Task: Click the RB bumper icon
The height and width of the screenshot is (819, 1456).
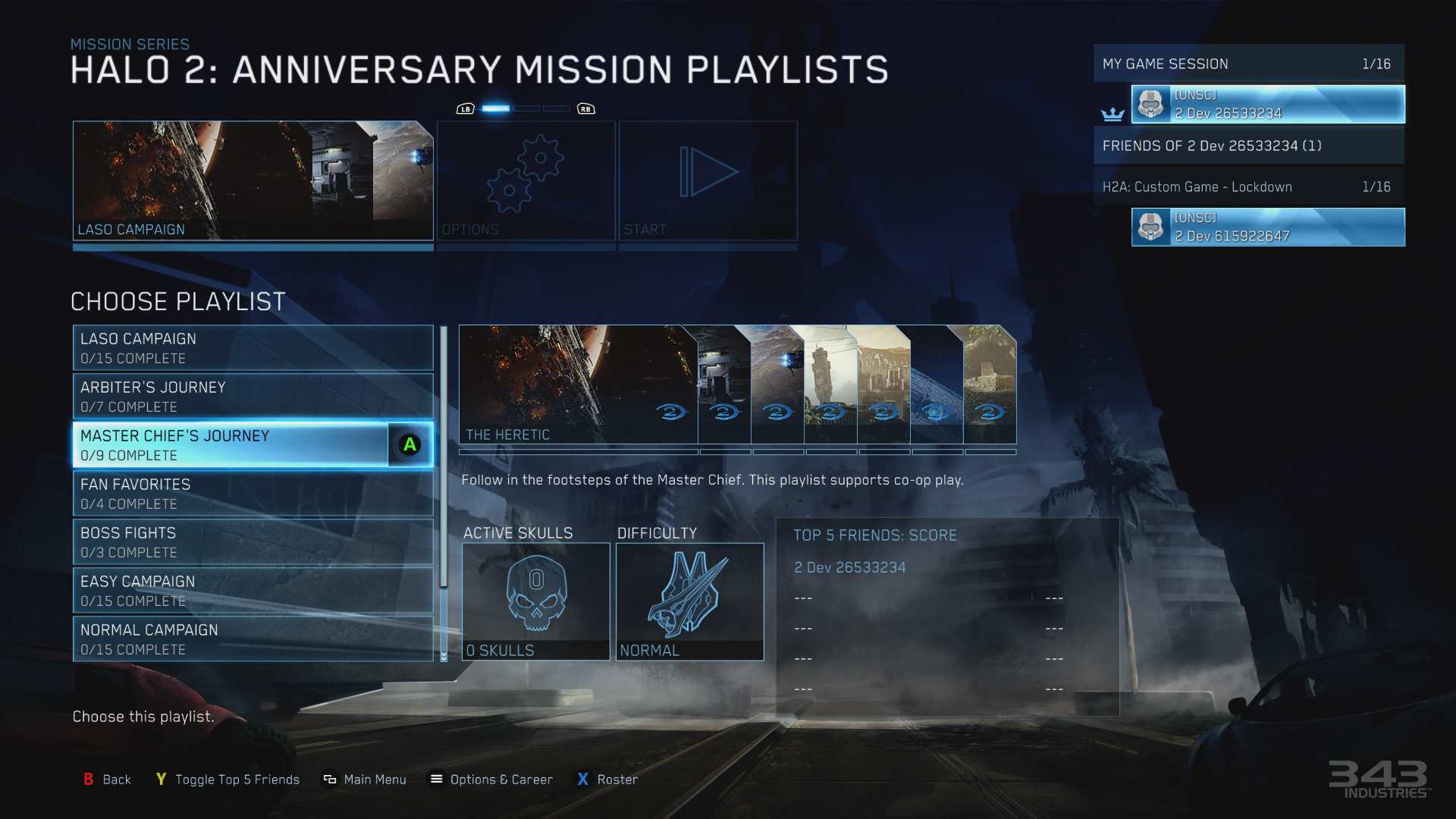Action: (x=584, y=108)
